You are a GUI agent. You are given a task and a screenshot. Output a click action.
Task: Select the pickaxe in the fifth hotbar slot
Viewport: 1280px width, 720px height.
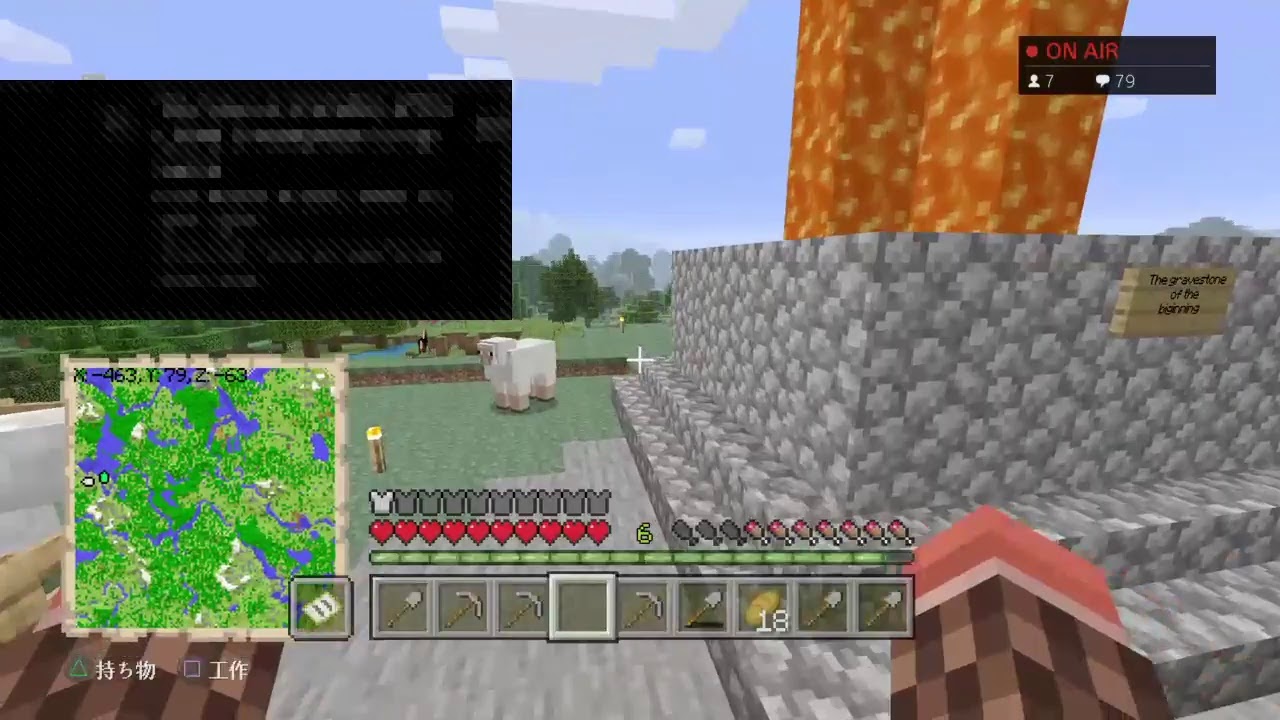click(644, 605)
